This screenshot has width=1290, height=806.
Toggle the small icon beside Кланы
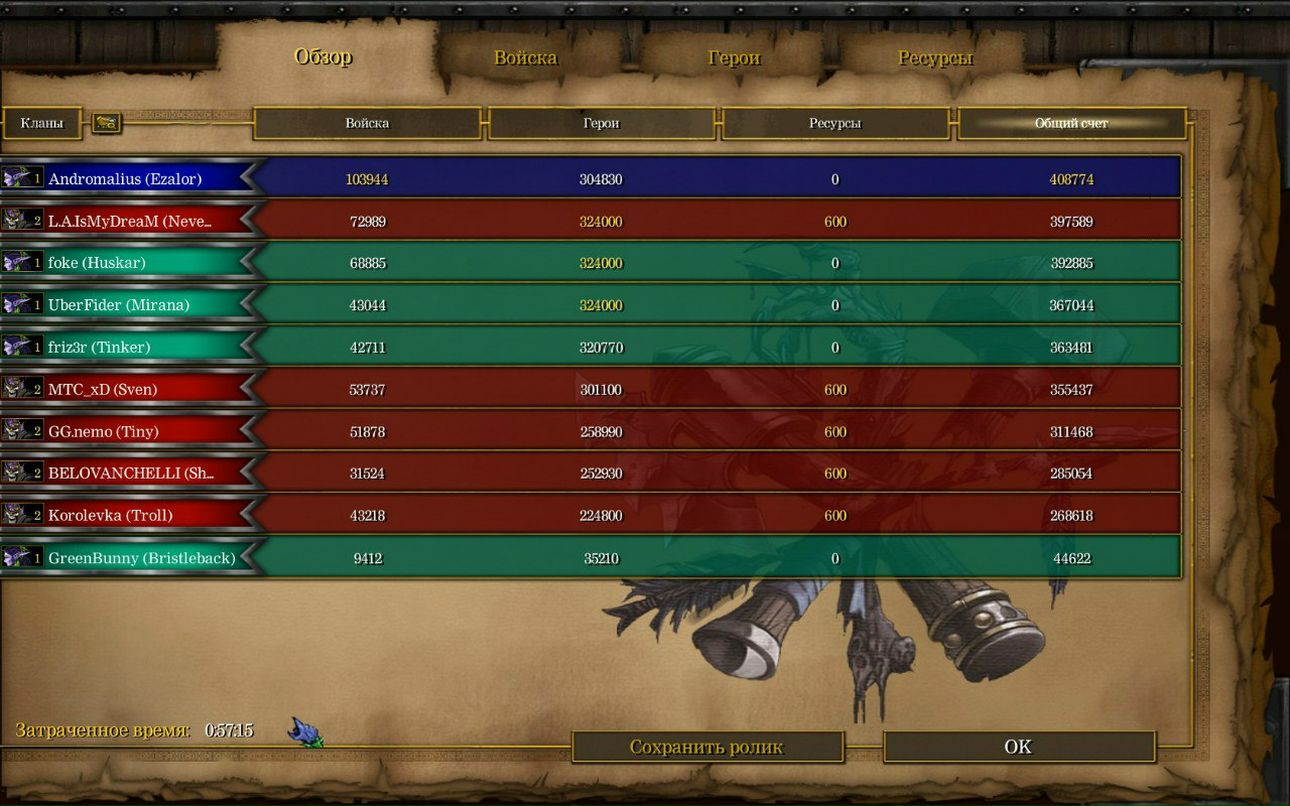[x=107, y=123]
